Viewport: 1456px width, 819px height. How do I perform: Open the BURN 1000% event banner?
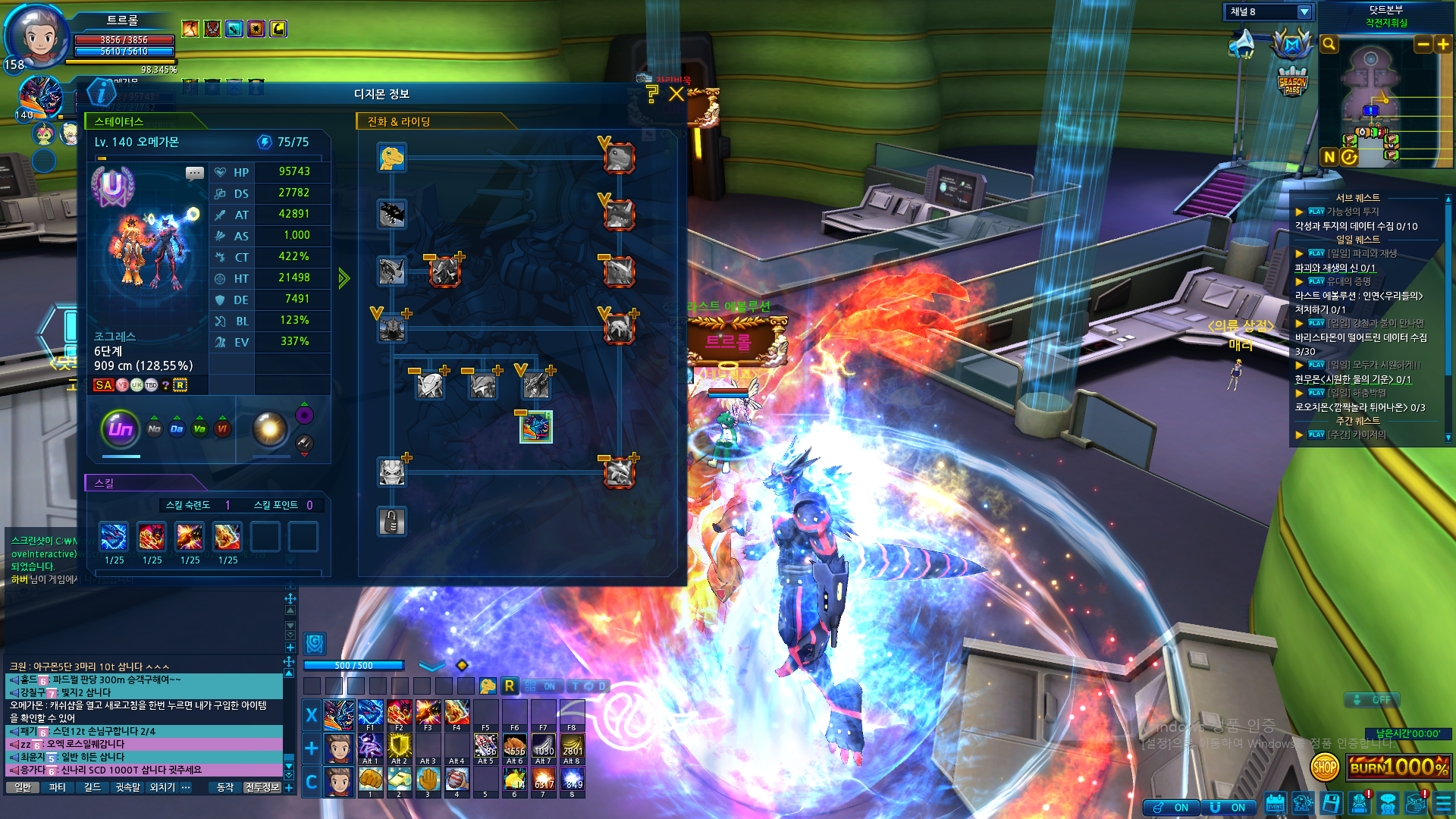pos(1399,767)
